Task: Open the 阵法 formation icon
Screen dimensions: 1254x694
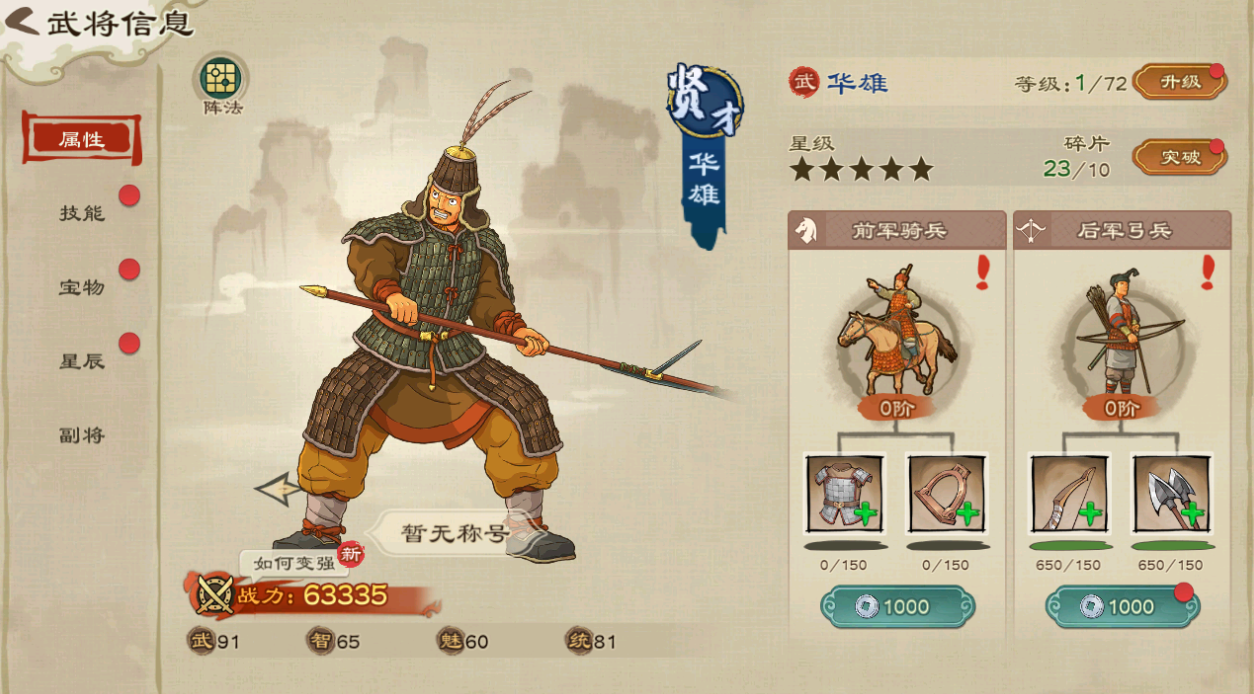Action: point(223,78)
